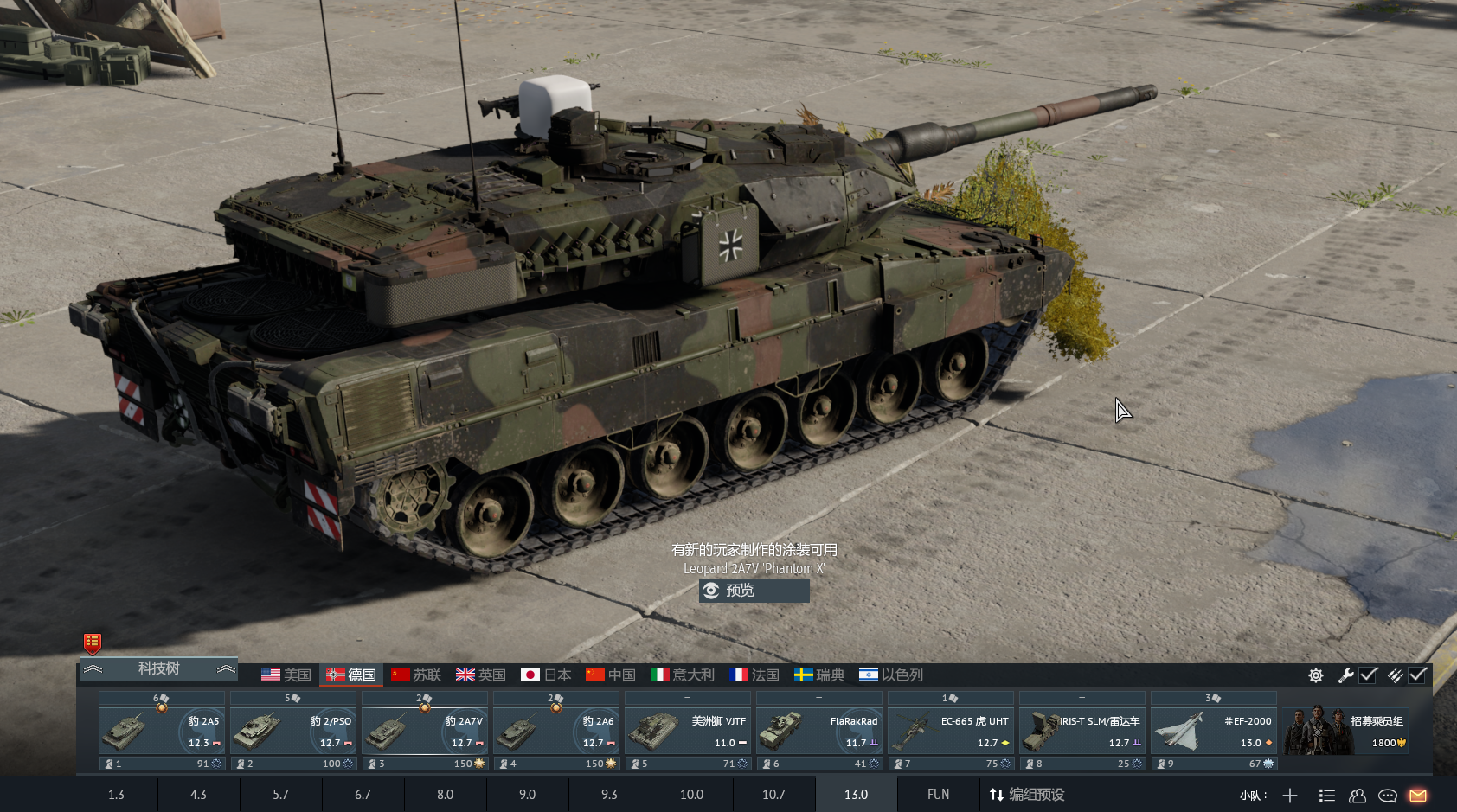1457x812 pixels.
Task: Add a squad member with plus
Action: pyautogui.click(x=1290, y=796)
